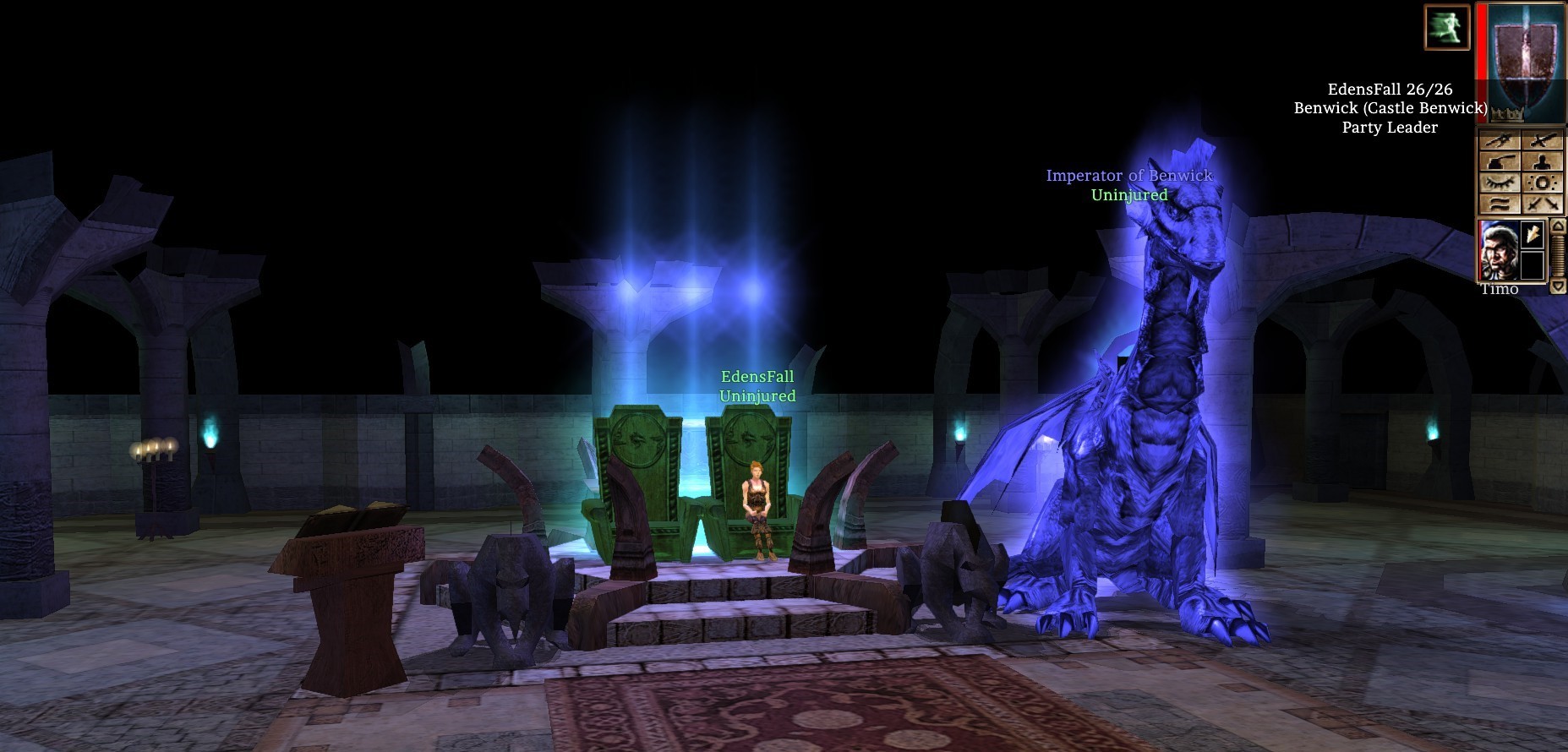Image resolution: width=1568 pixels, height=752 pixels.
Task: Click the party list down arrow
Action: (1558, 287)
